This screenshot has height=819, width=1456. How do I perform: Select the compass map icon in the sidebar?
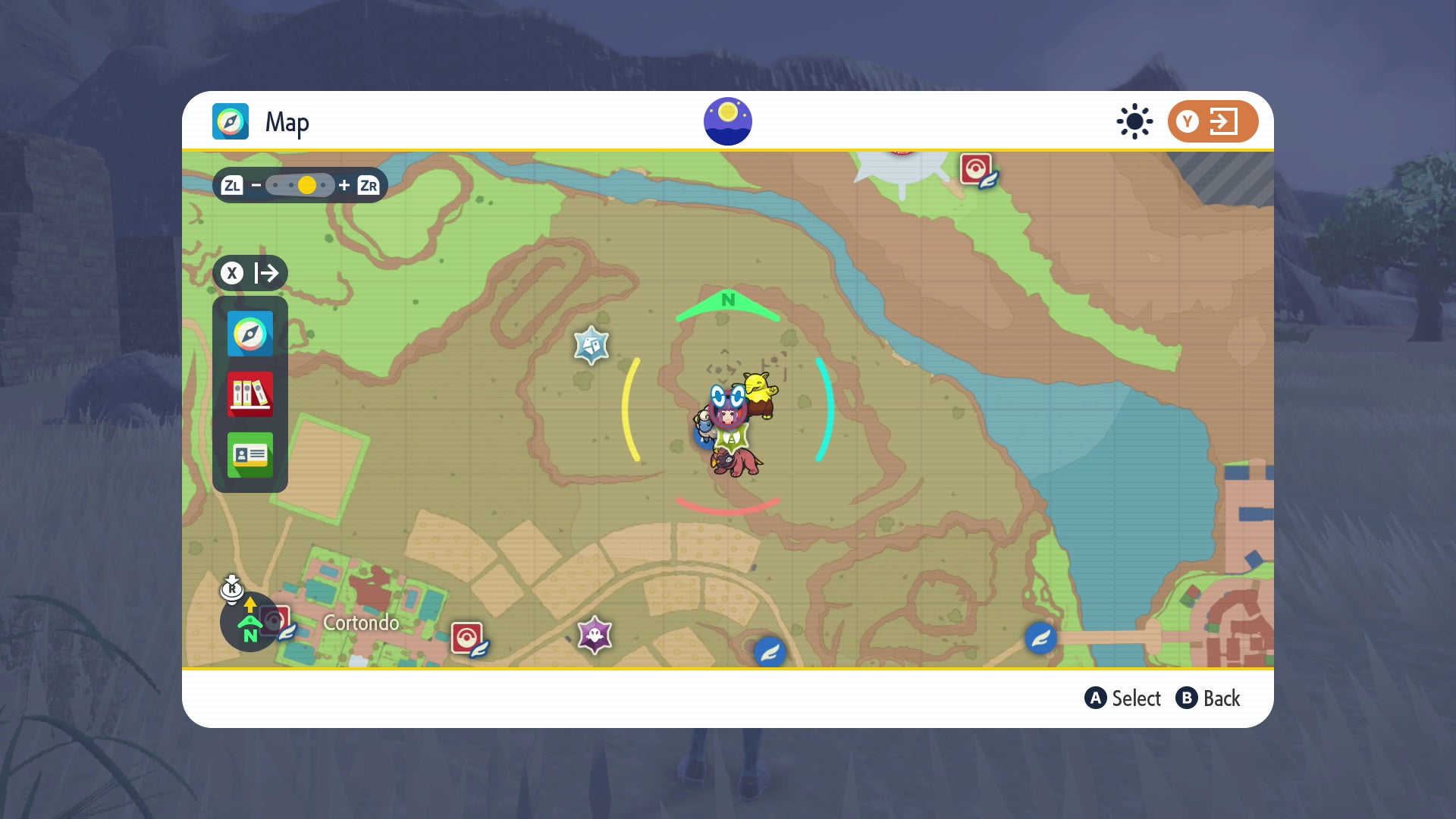click(x=250, y=334)
